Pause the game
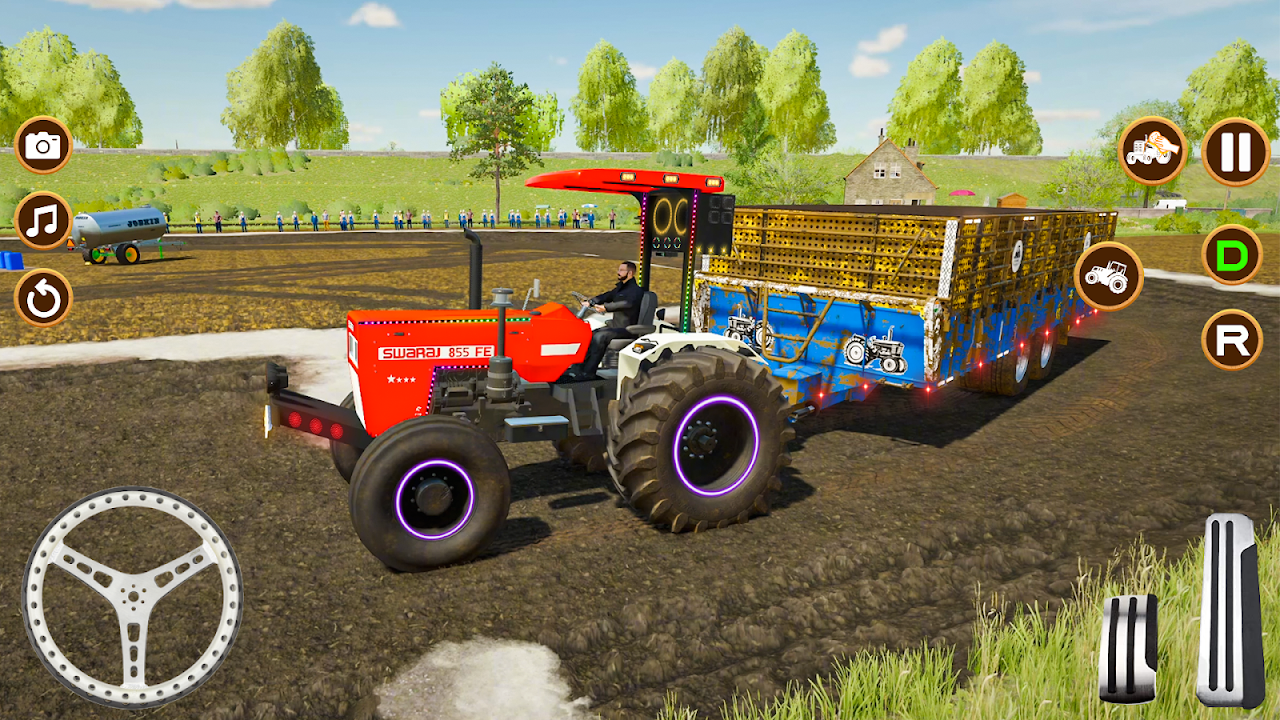The height and width of the screenshot is (720, 1280). [1235, 152]
